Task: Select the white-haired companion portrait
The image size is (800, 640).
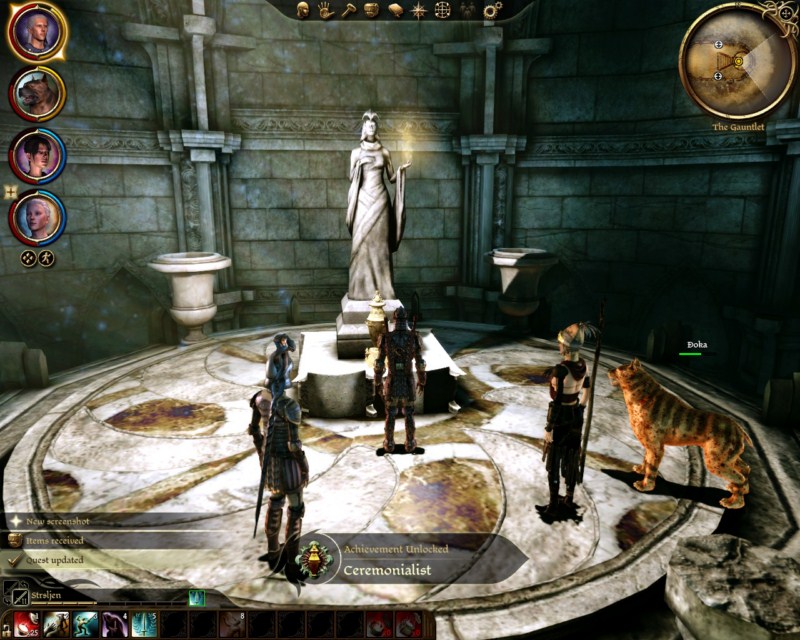Action: tap(37, 217)
